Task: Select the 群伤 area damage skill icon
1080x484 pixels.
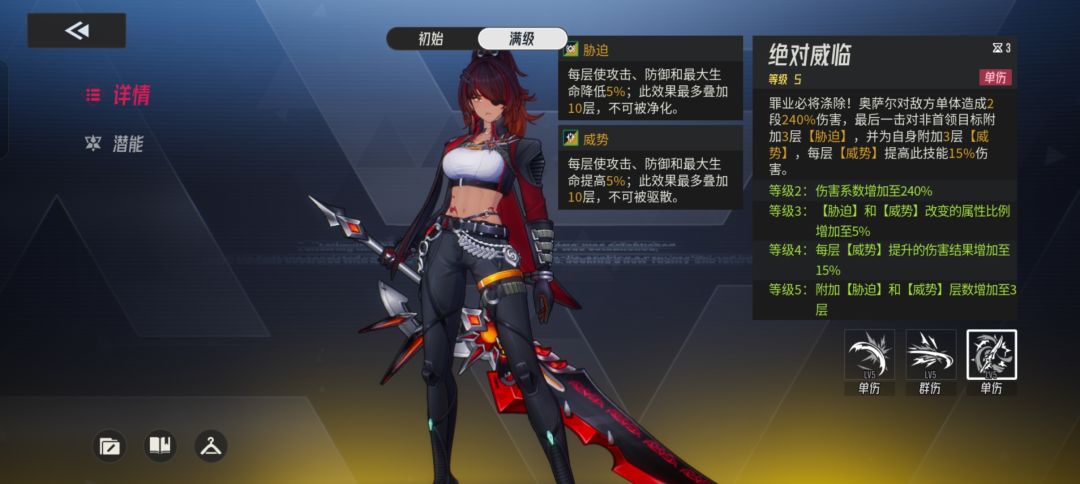Action: point(930,355)
